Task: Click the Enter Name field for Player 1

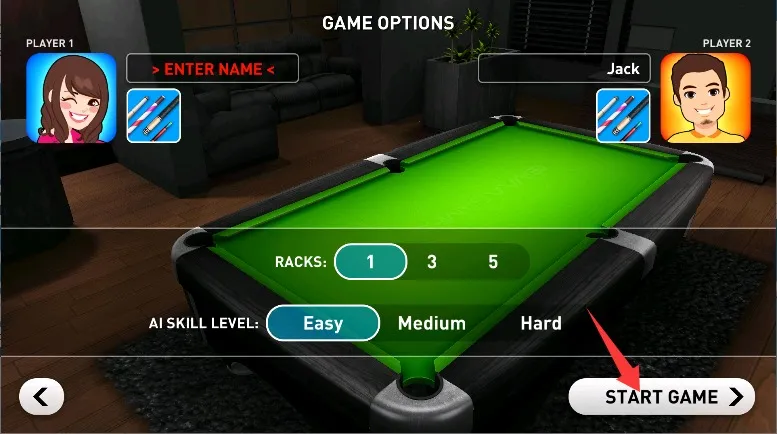Action: 212,69
